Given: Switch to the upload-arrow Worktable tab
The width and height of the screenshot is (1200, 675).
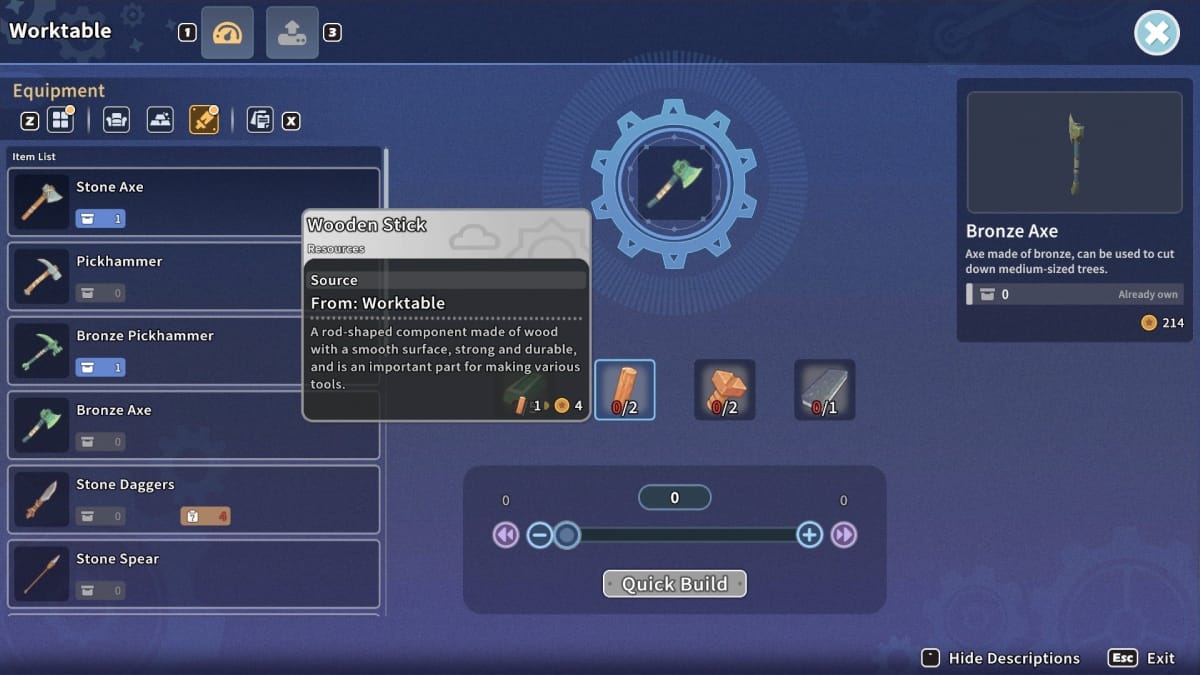Looking at the screenshot, I should tap(292, 33).
